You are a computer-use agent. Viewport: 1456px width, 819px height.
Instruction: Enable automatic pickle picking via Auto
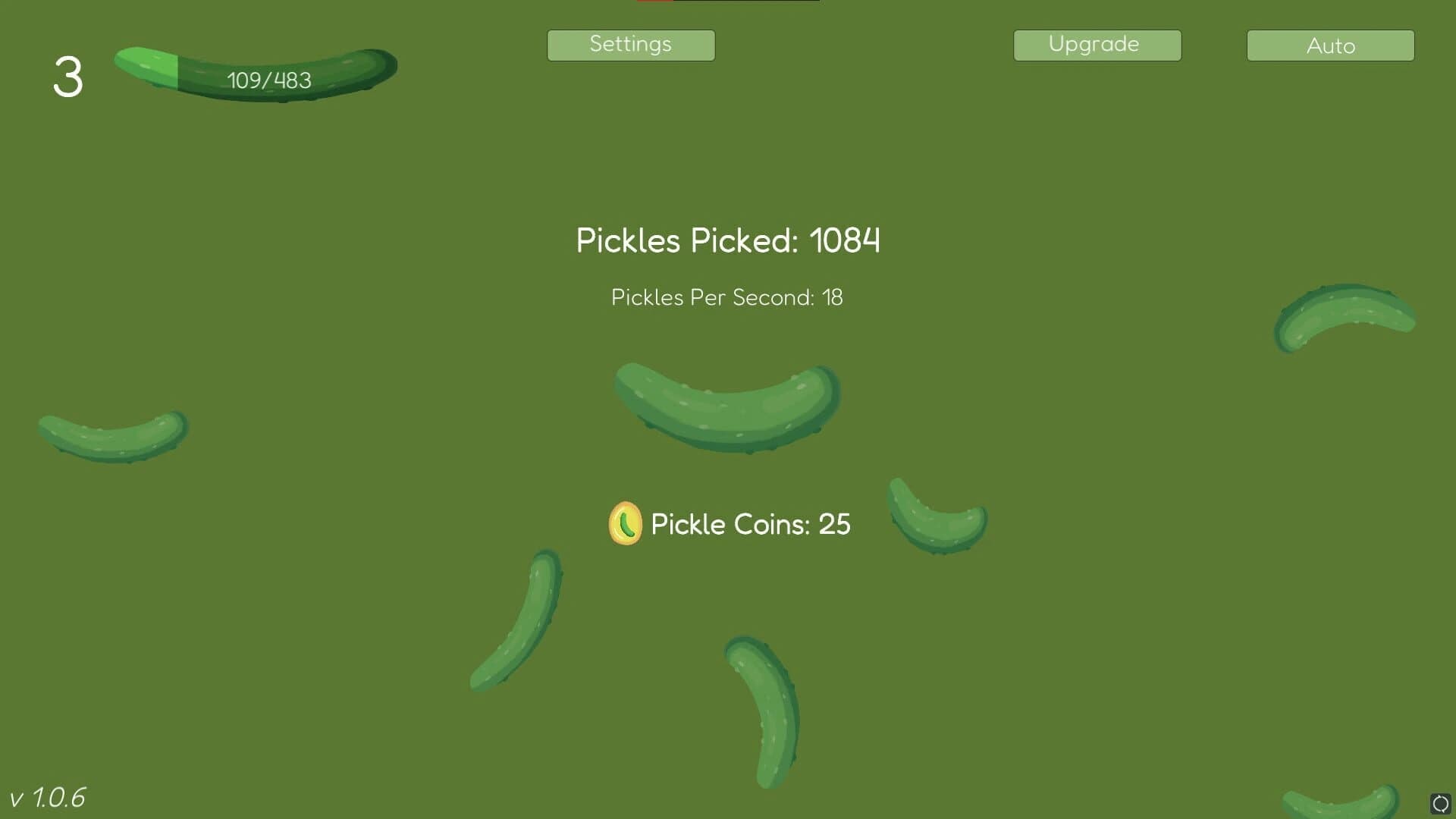coord(1329,45)
